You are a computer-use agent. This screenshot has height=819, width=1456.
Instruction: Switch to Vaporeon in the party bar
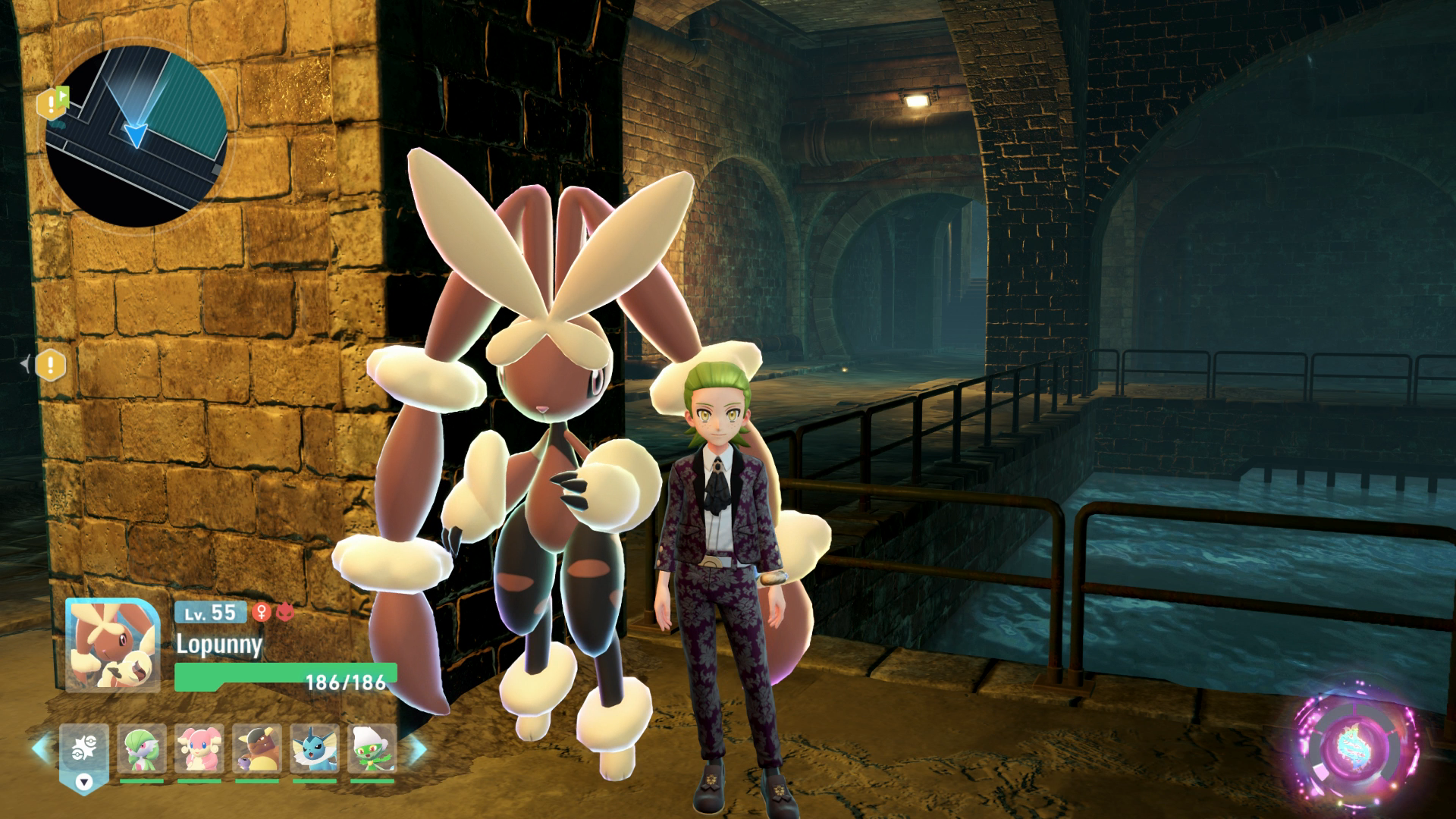[x=315, y=749]
